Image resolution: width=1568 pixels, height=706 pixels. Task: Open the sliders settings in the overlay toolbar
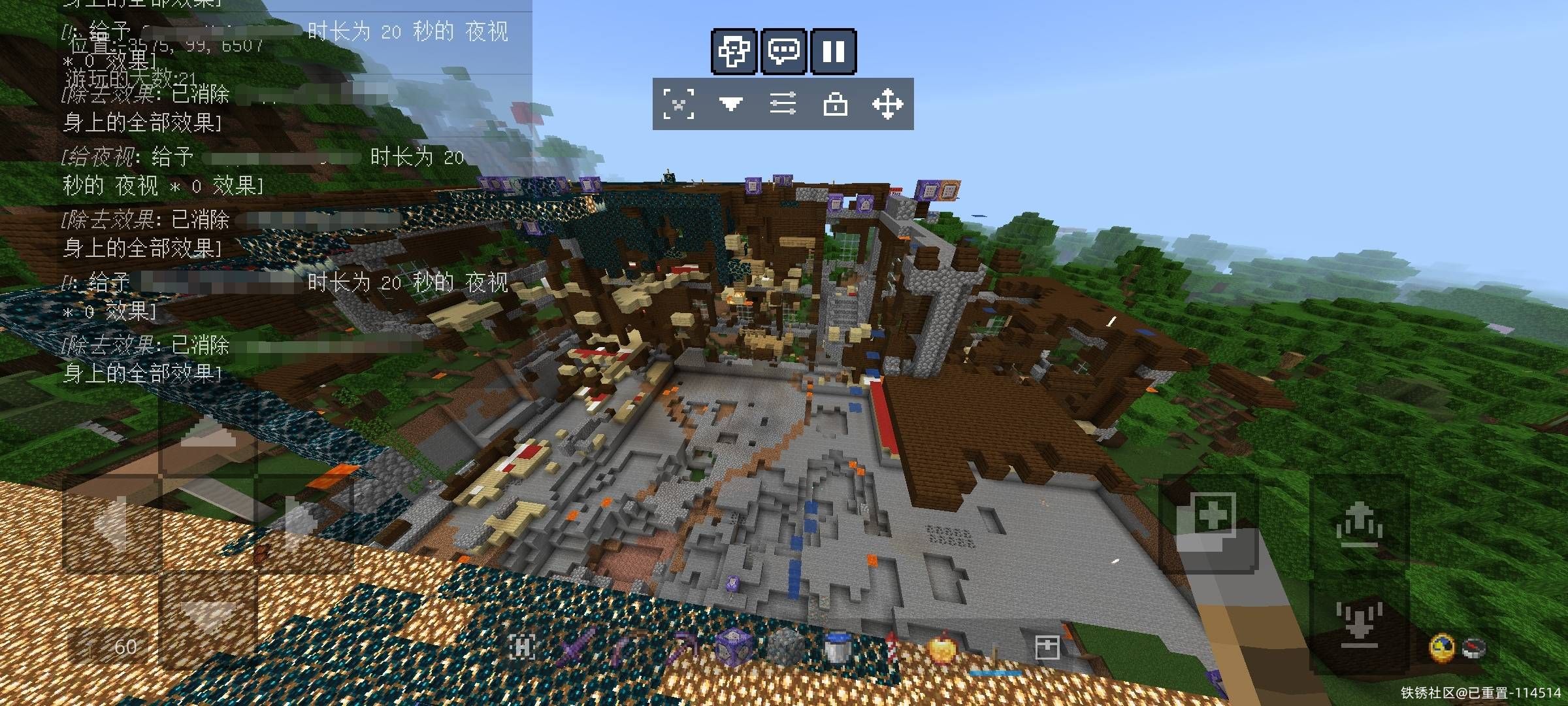point(783,104)
